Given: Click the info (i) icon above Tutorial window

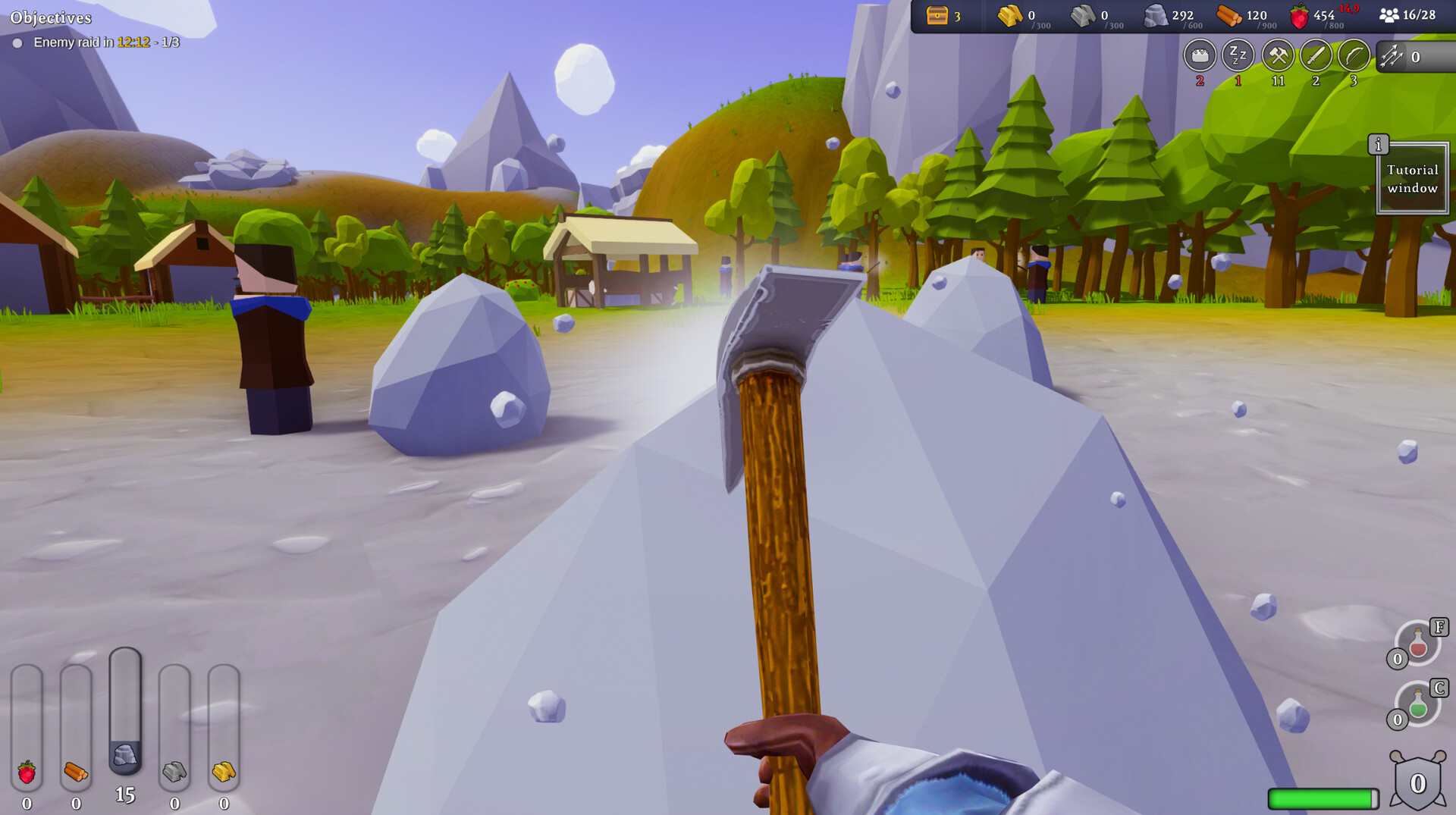Looking at the screenshot, I should pos(1380,143).
